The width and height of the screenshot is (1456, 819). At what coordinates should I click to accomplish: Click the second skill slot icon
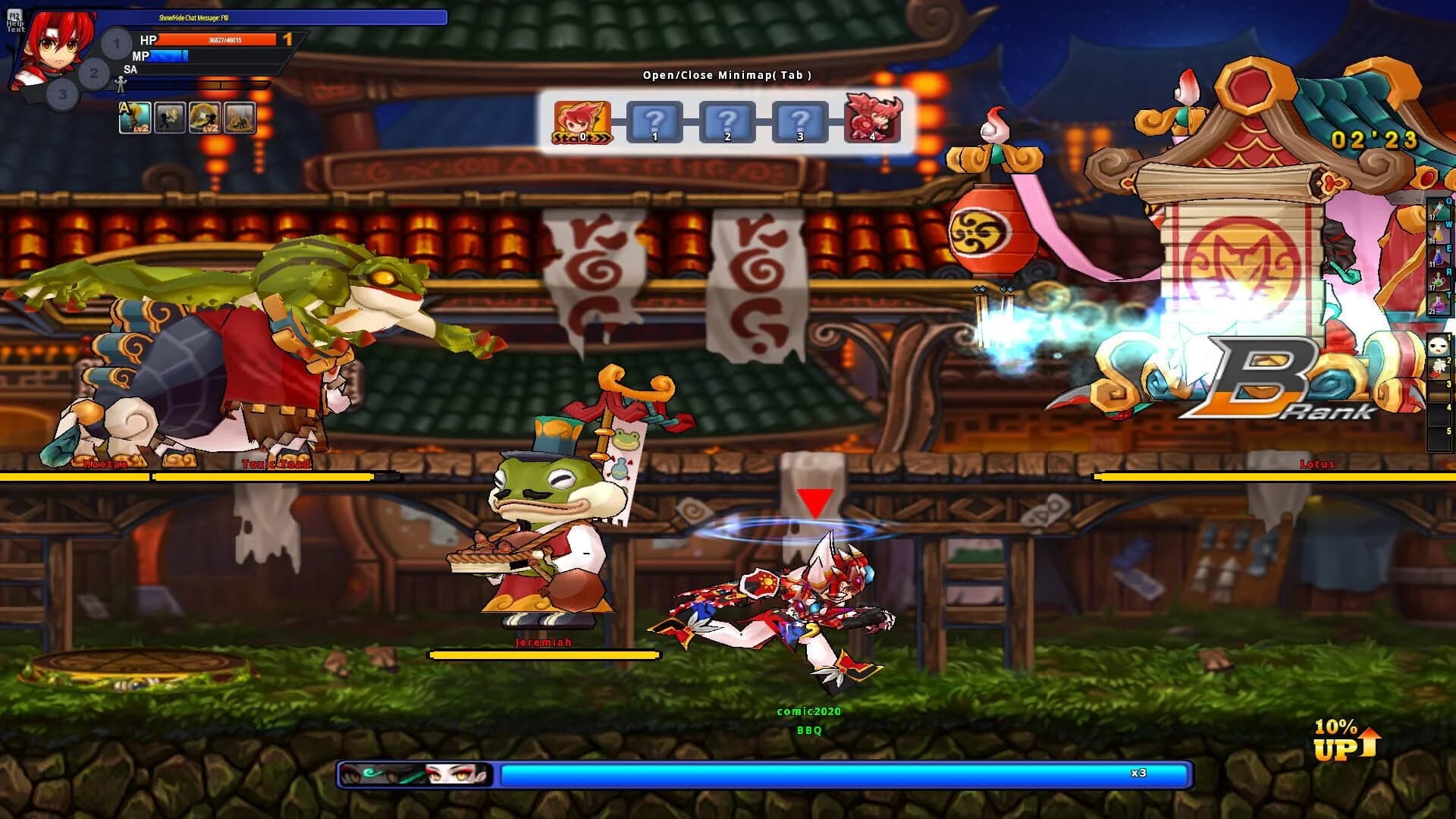pos(171,118)
